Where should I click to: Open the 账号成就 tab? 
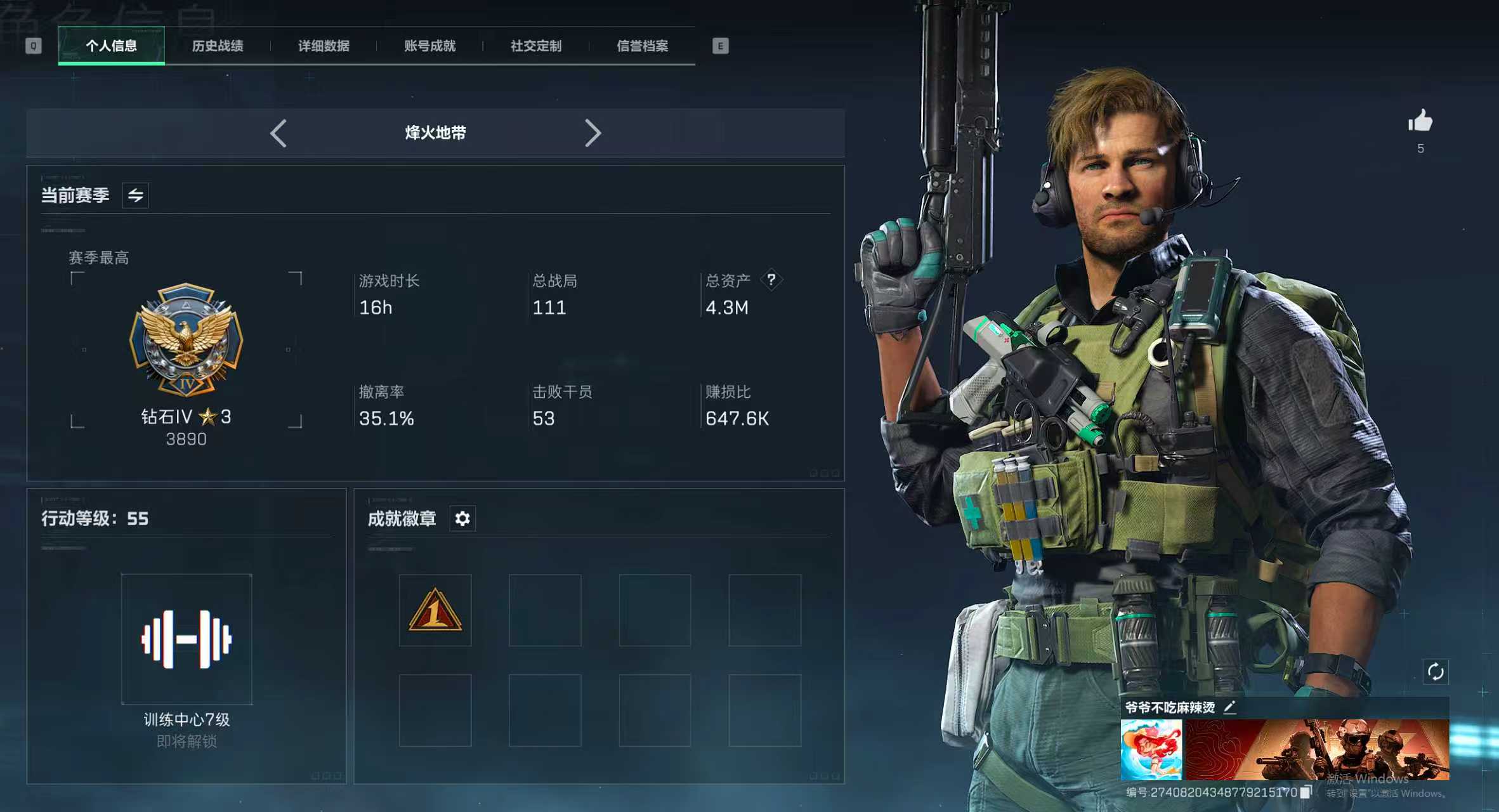tap(429, 46)
